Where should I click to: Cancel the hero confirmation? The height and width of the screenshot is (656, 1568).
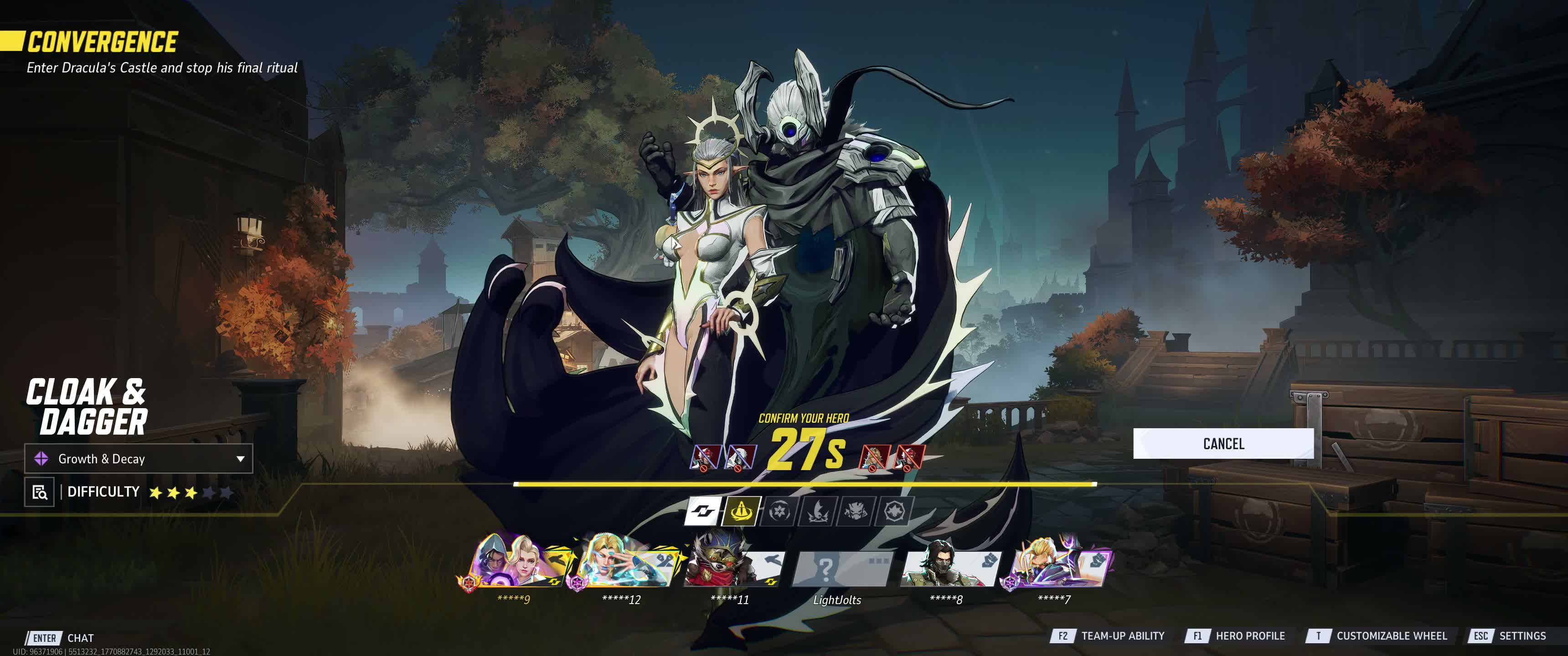coord(1223,444)
